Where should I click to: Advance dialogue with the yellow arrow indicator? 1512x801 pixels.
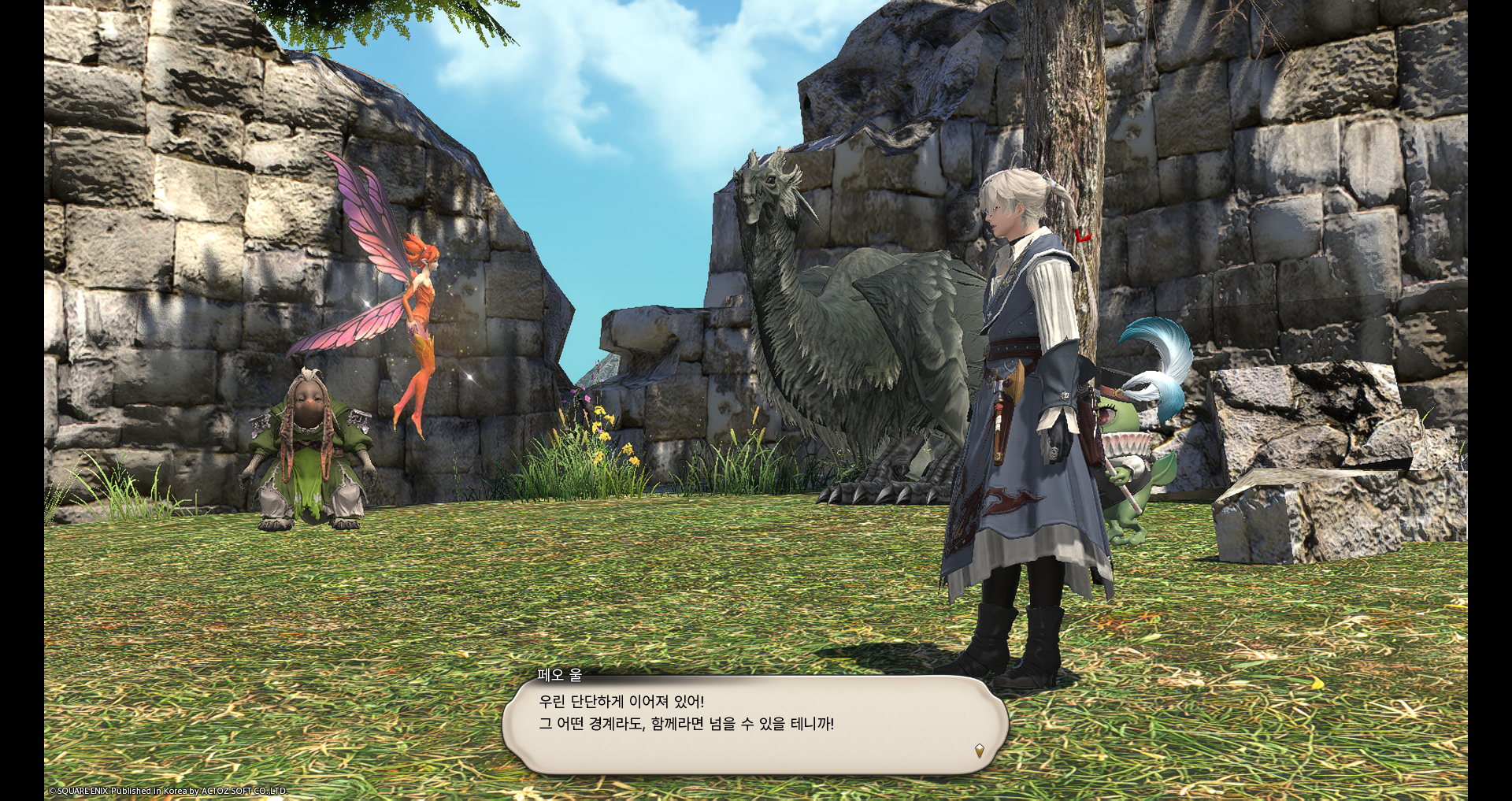tap(979, 751)
